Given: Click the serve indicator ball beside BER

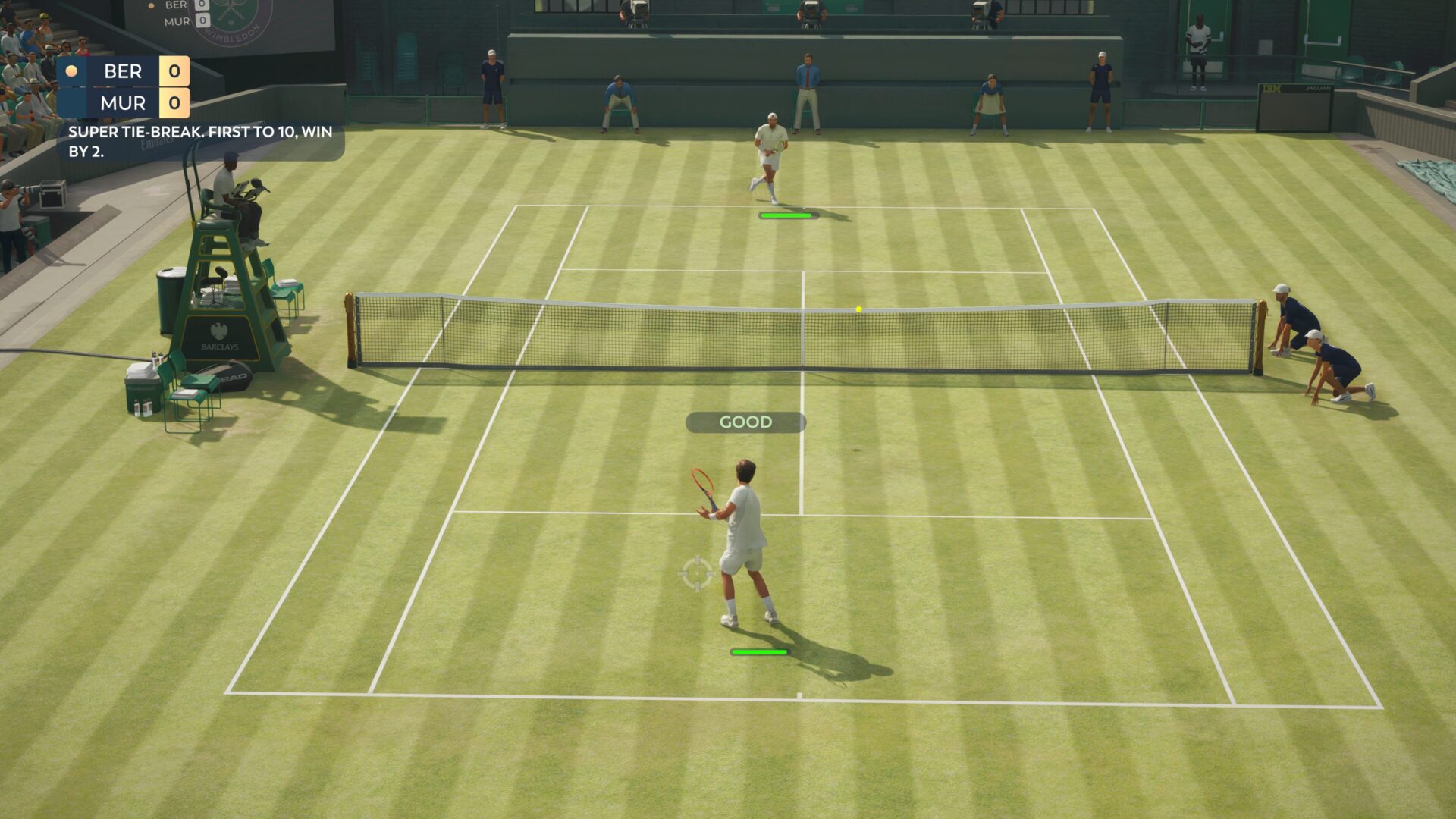Looking at the screenshot, I should tap(71, 72).
